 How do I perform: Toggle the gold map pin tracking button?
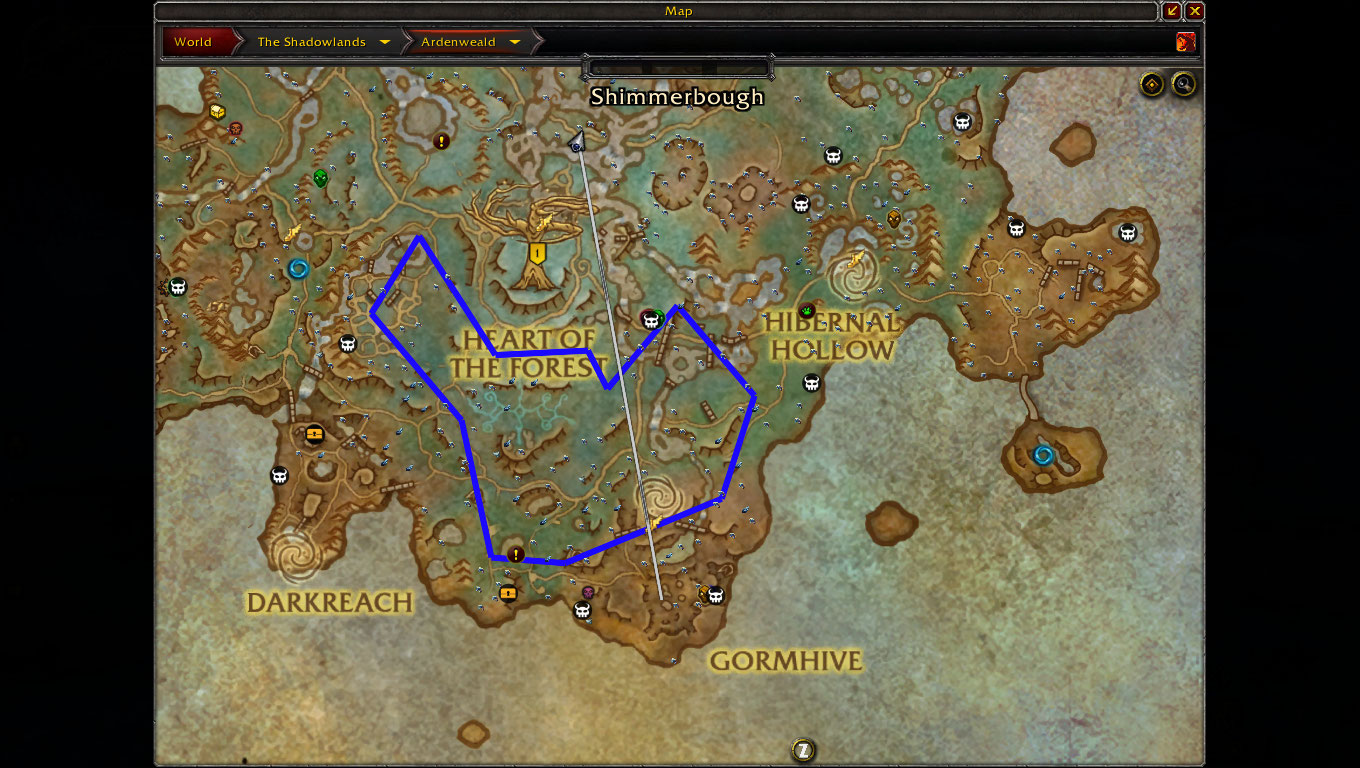pyautogui.click(x=1152, y=85)
